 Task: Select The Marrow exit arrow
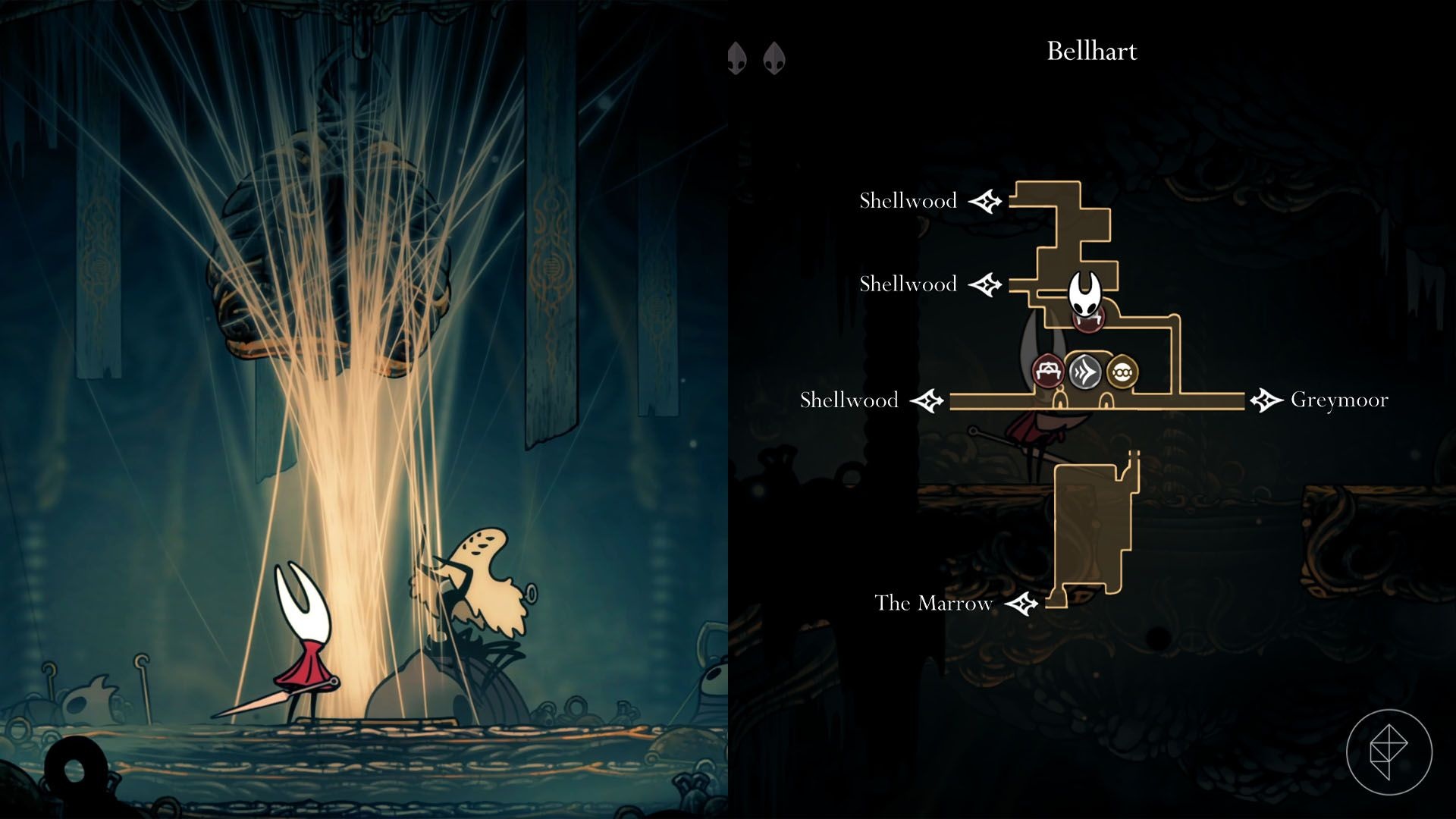1021,604
